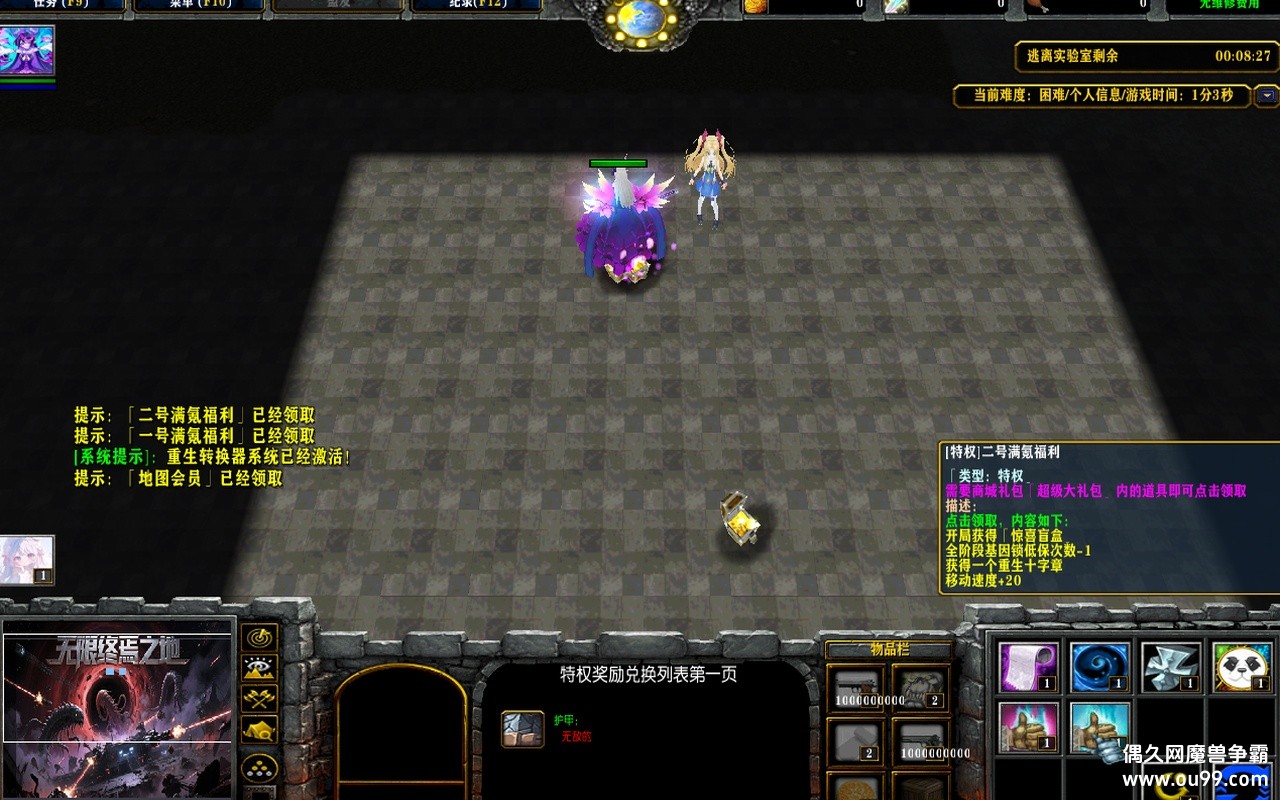Toggle terrain view on the minimap
1280x800 pixels.
(258, 668)
